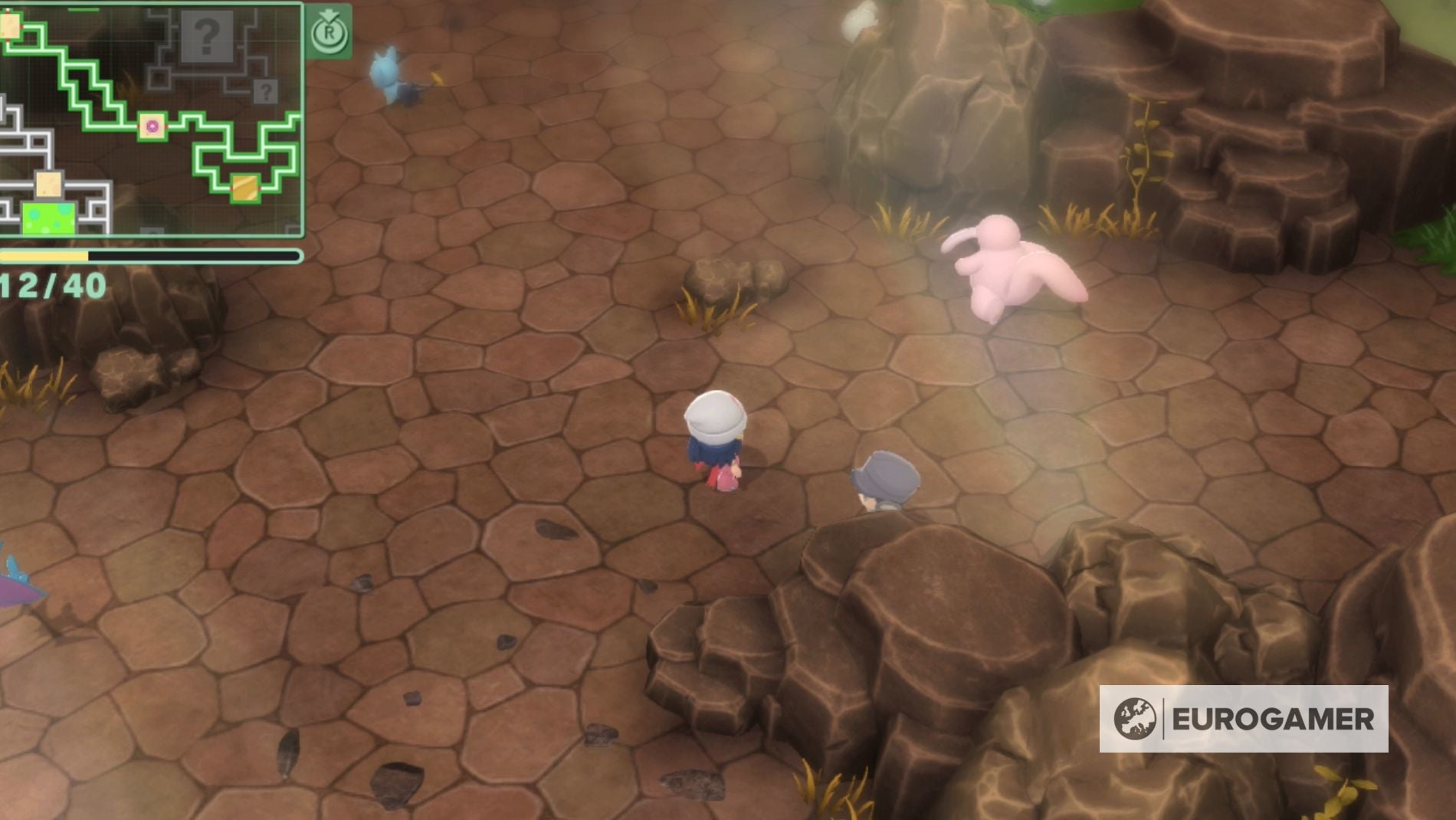Toggle the red door marker beside the Sphere room
Screen dimensions: 1456x820
[x=139, y=126]
